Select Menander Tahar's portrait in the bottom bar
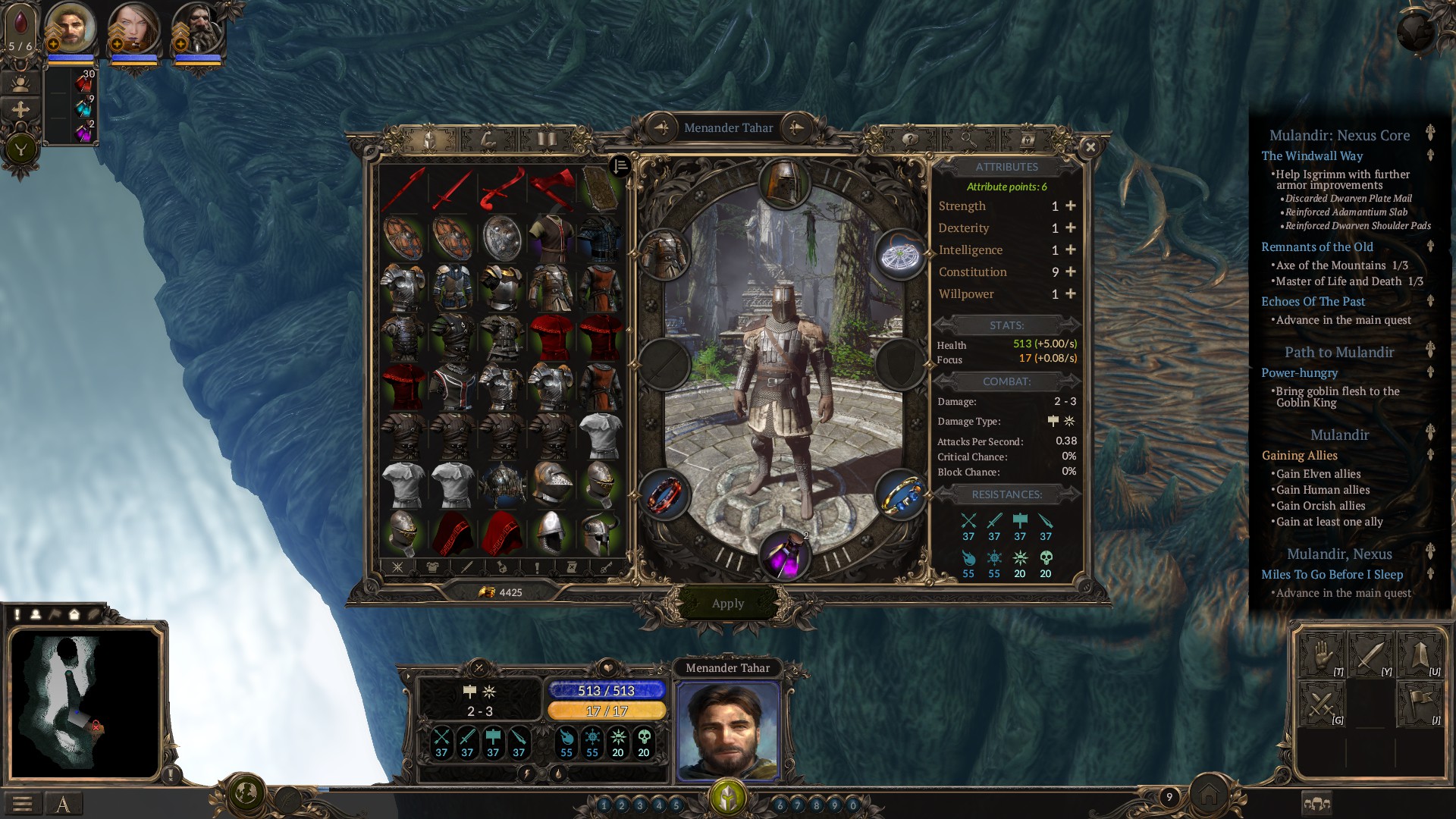Image resolution: width=1456 pixels, height=819 pixels. pos(728,730)
